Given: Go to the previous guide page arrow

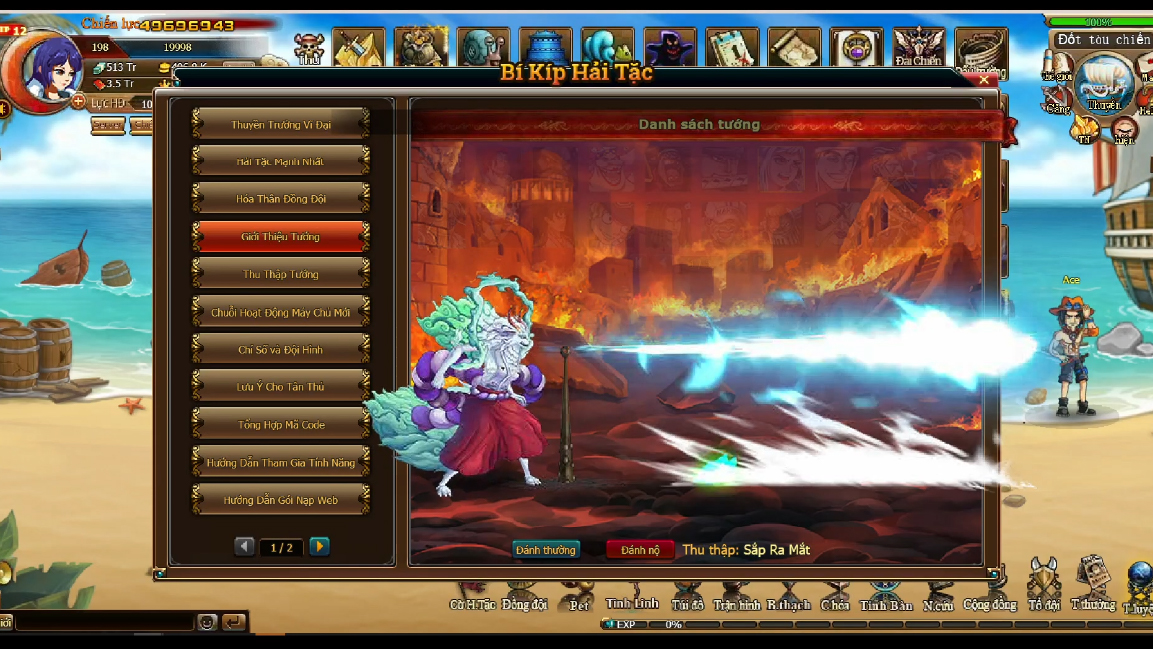Looking at the screenshot, I should 245,546.
